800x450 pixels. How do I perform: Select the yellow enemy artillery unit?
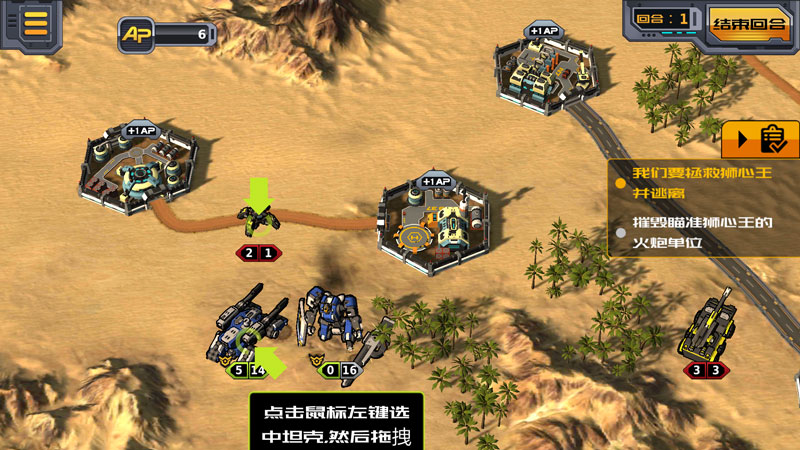pyautogui.click(x=710, y=326)
